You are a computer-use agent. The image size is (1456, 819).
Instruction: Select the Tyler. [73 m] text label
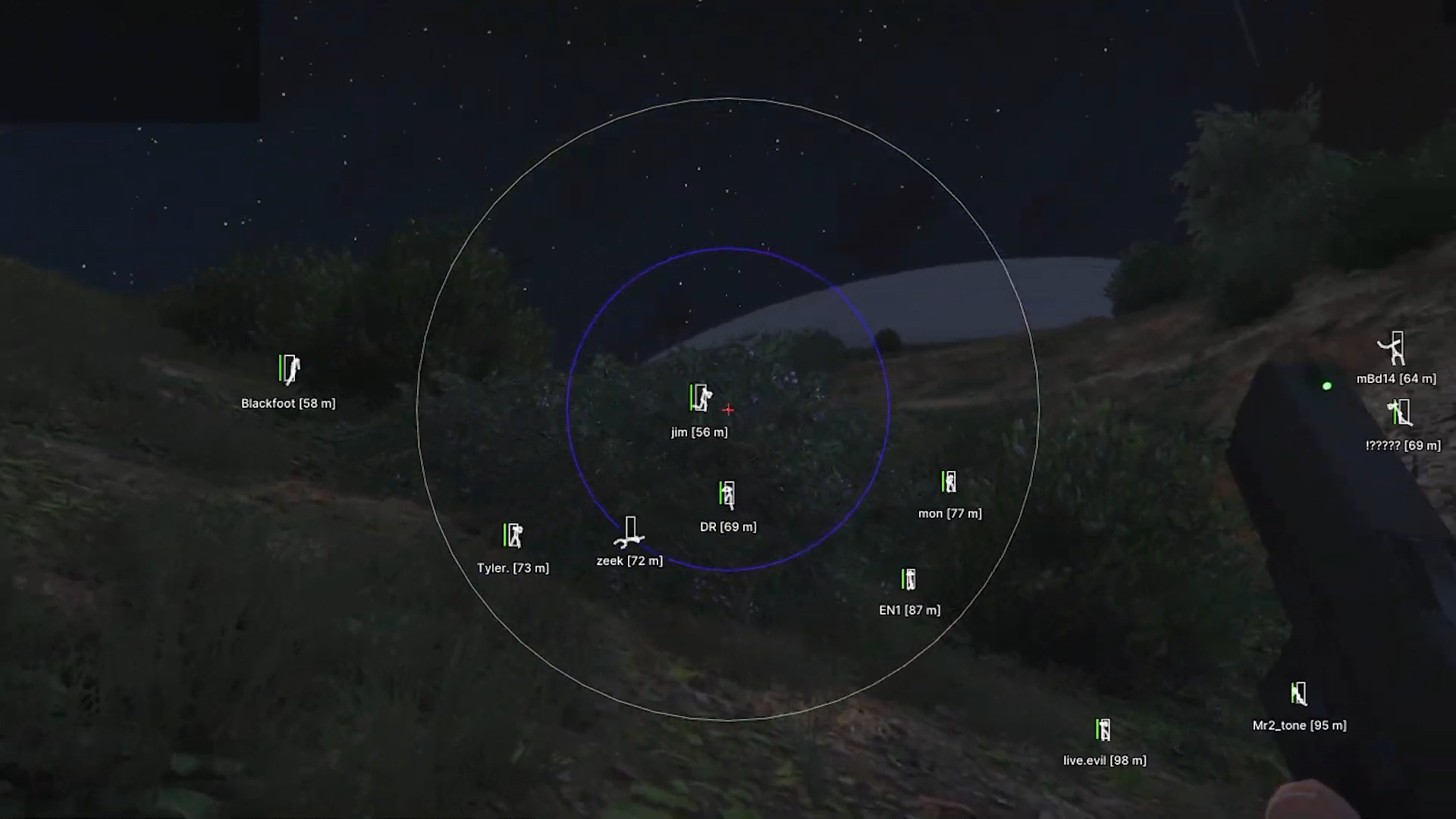click(513, 567)
